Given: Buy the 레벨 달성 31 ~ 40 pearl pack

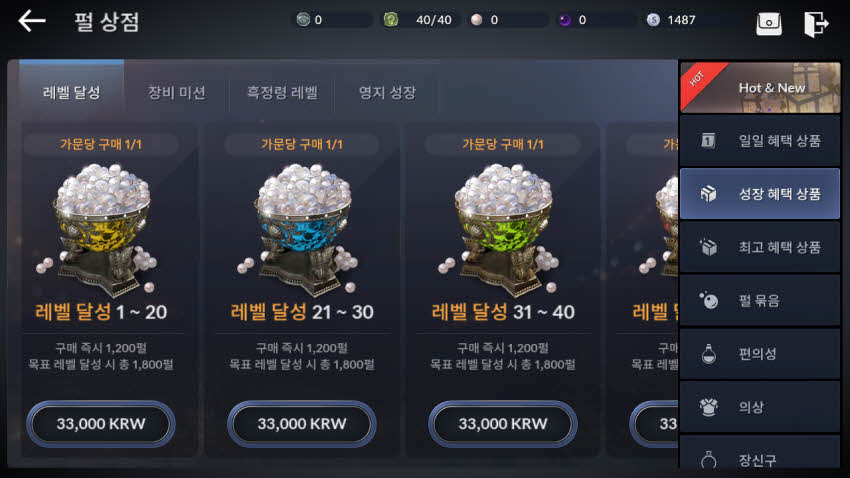Looking at the screenshot, I should tap(503, 424).
